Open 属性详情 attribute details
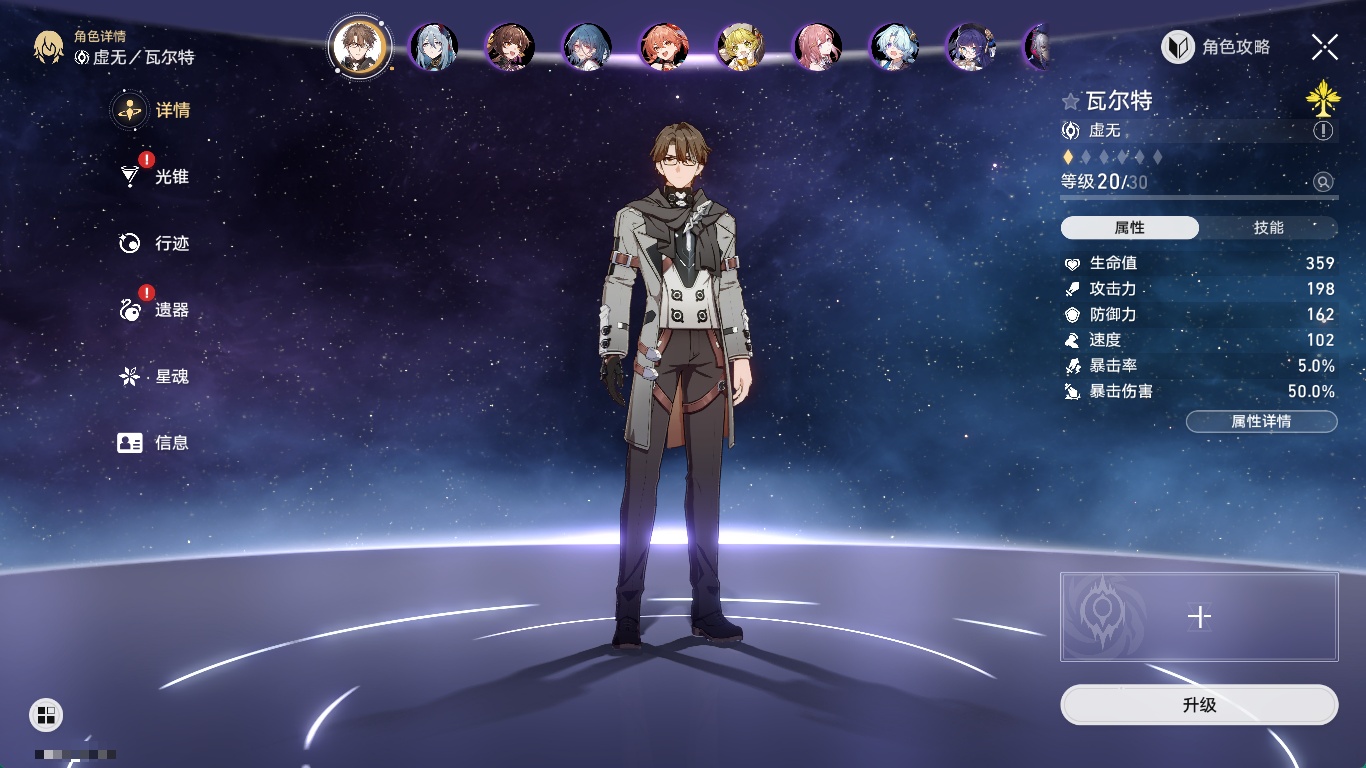 (1261, 422)
